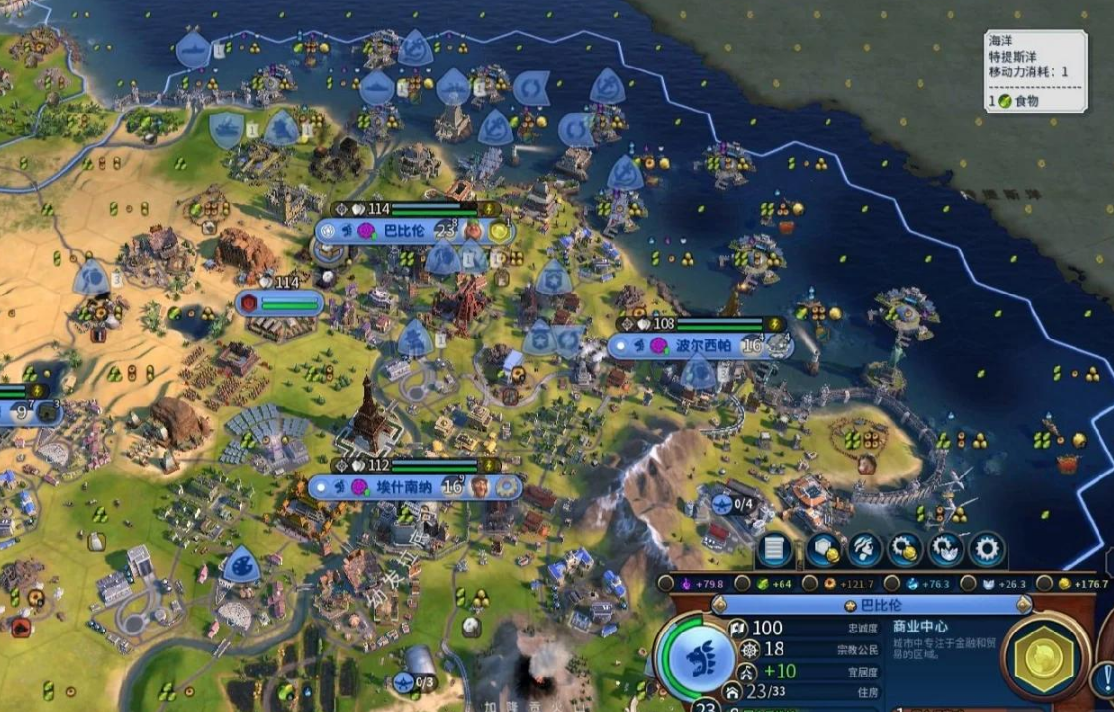
Task: Open the city details list panel
Action: [x=774, y=549]
